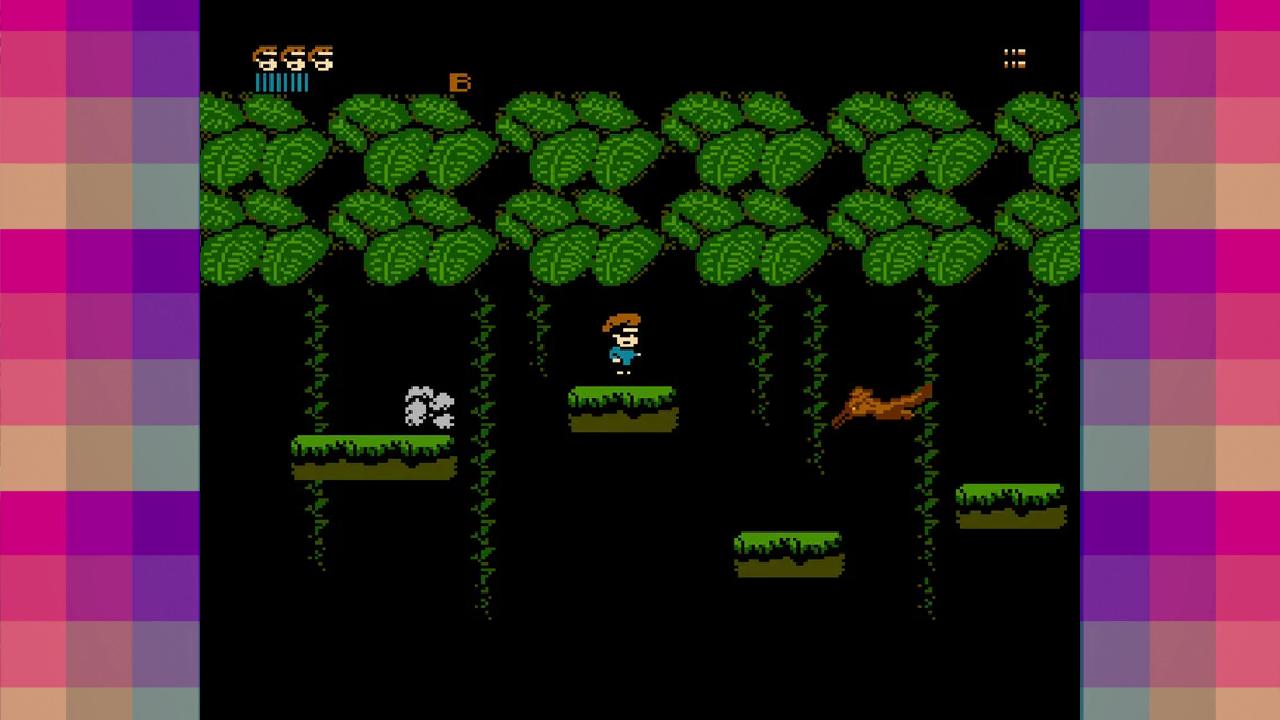Click the score counter icon top right
The image size is (1280, 720).
[1014, 58]
